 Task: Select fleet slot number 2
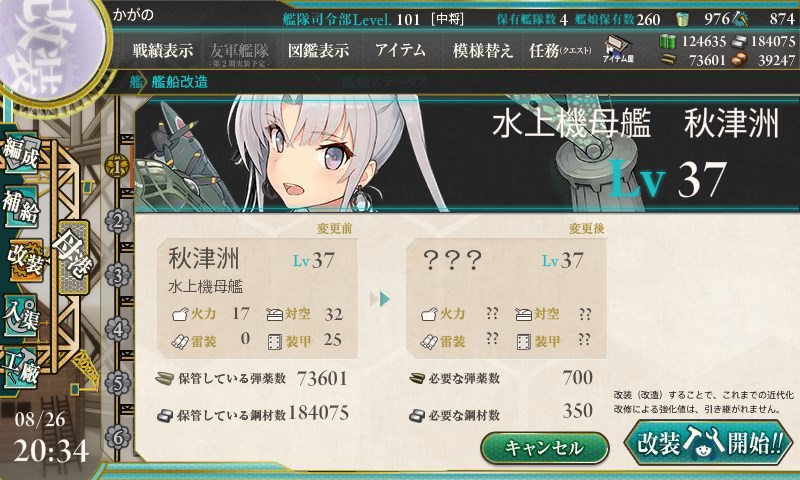(x=118, y=219)
